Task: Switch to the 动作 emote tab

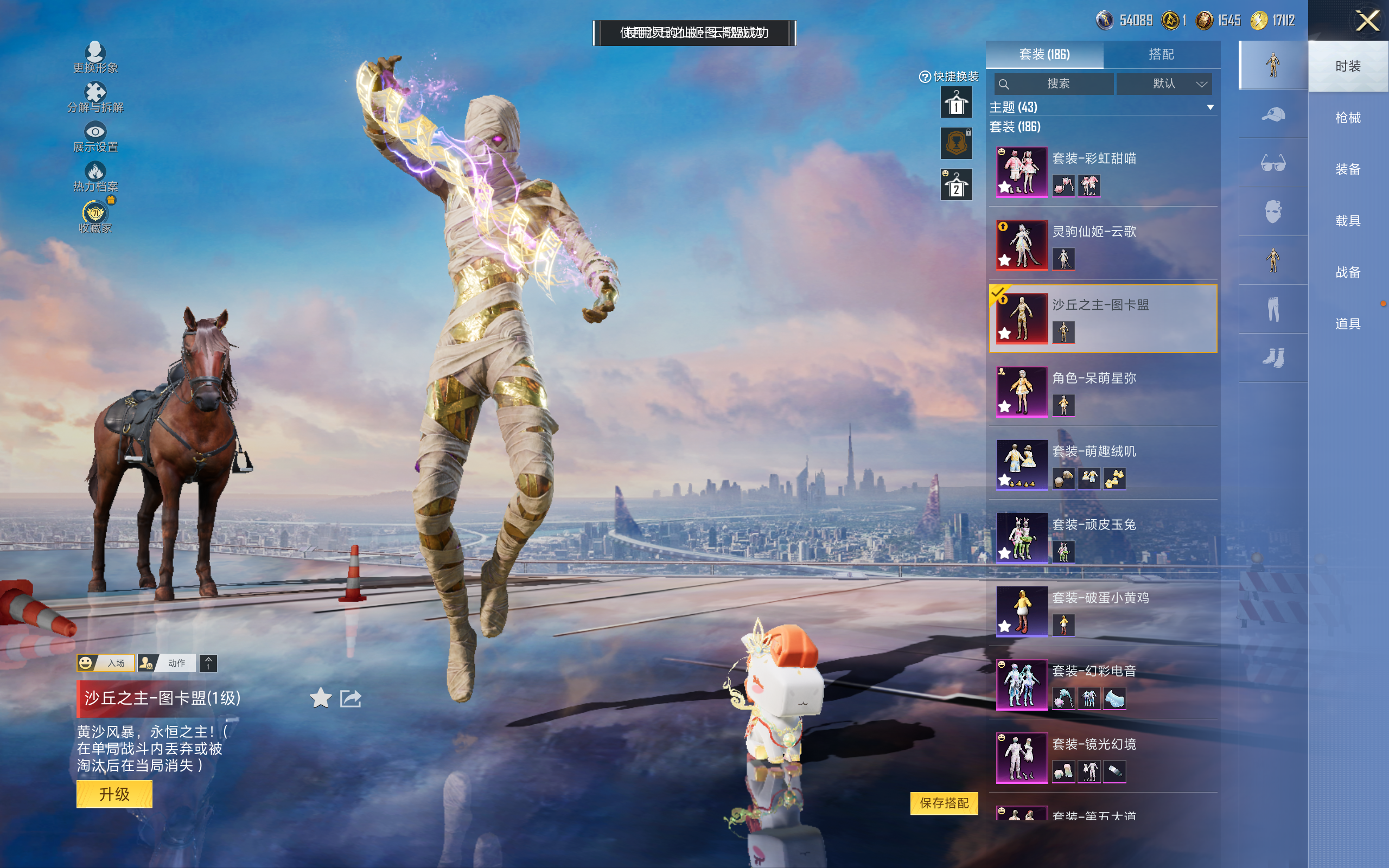Action: (168, 663)
